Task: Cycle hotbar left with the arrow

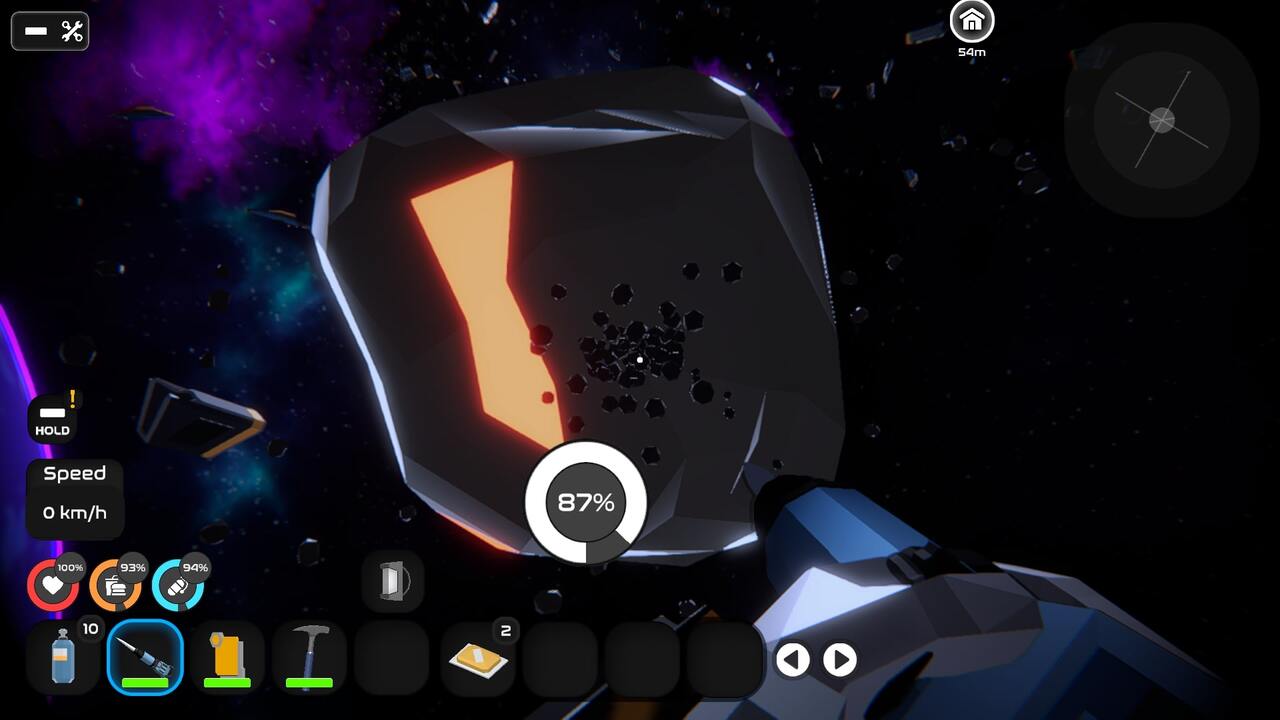Action: pos(793,660)
